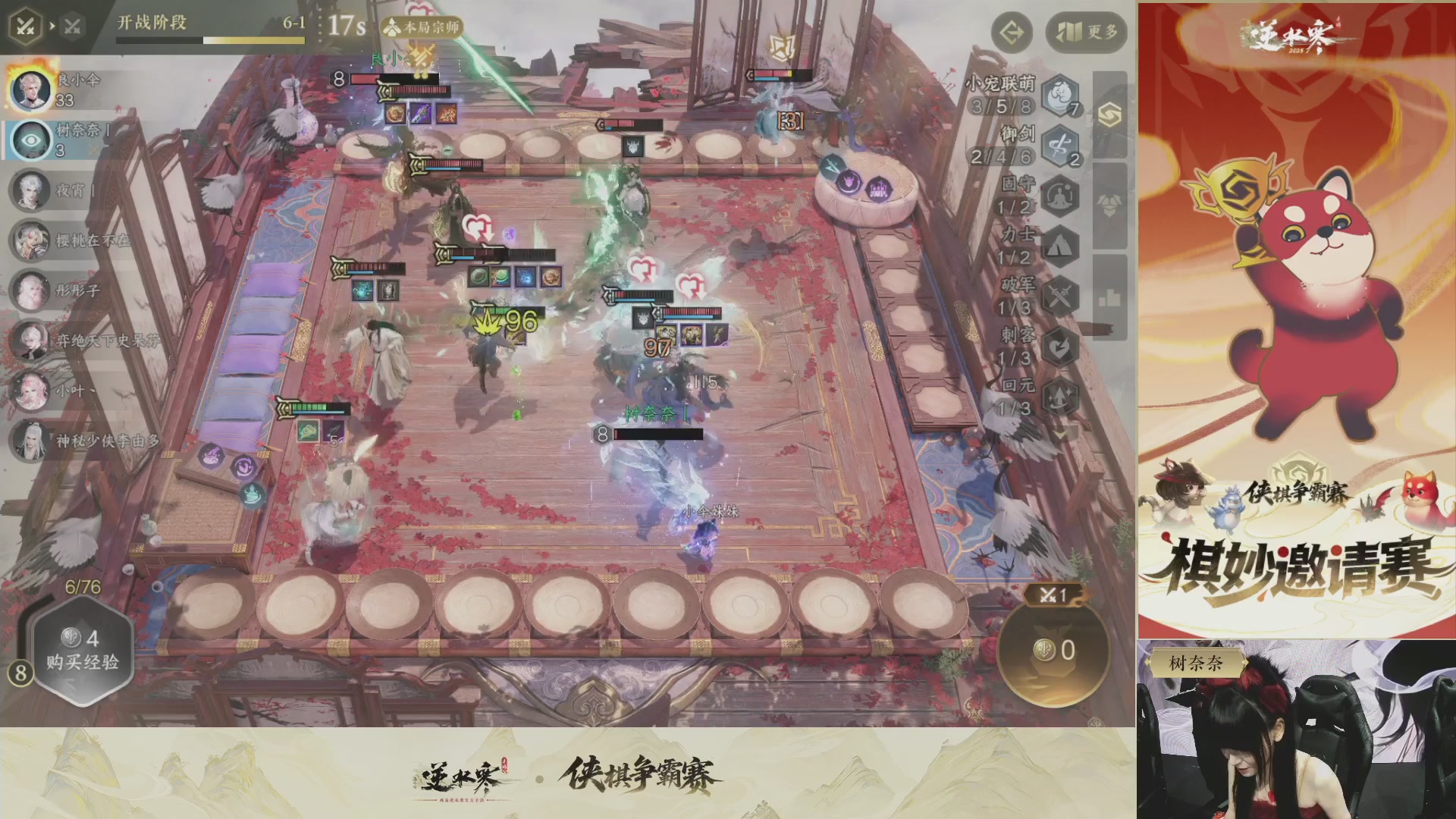Switch spectate to player 良小伞

coord(32,91)
